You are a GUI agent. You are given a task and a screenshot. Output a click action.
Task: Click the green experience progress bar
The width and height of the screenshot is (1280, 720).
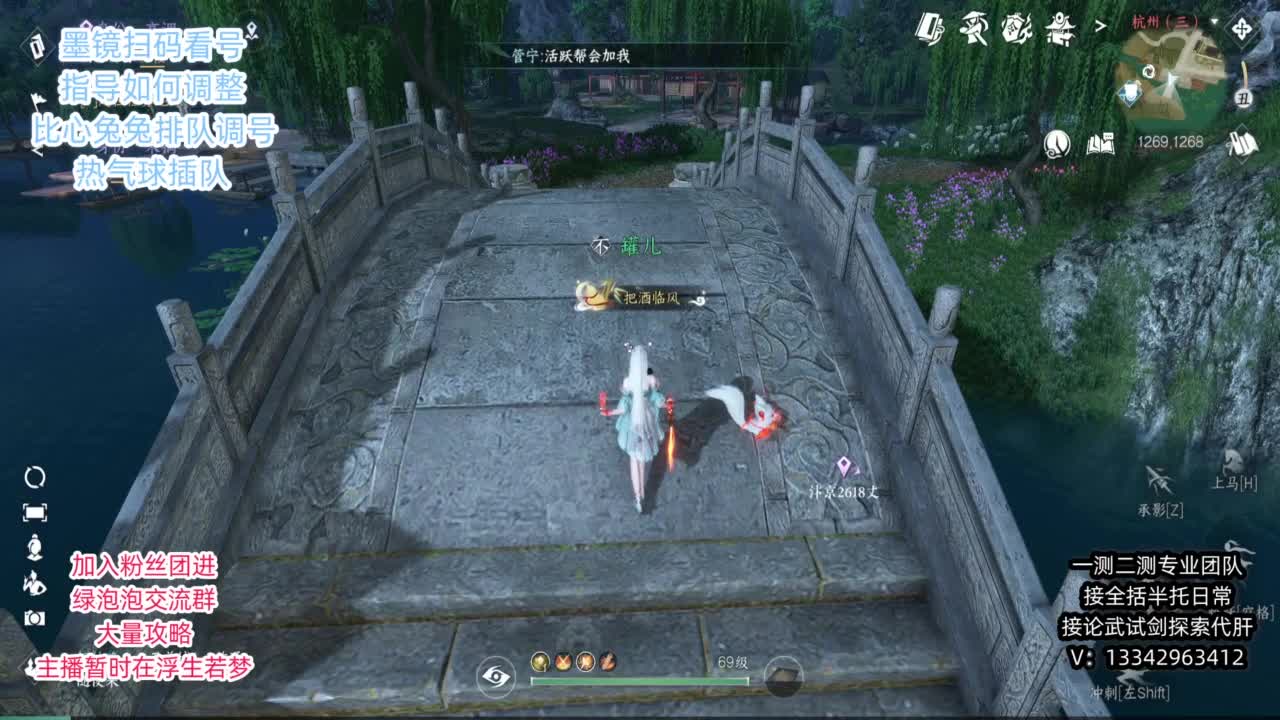(637, 680)
